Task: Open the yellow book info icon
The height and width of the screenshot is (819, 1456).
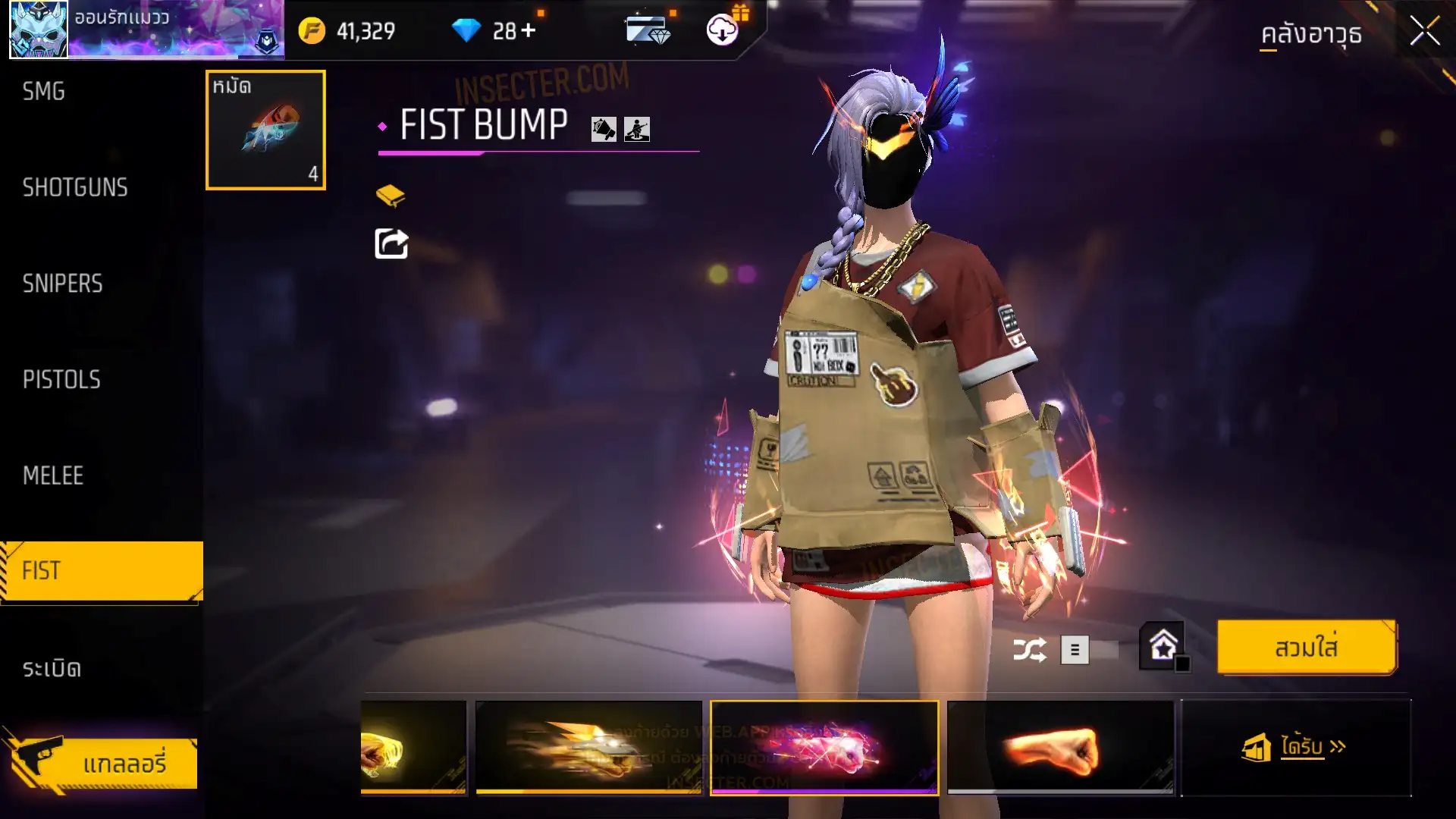Action: pos(391,196)
